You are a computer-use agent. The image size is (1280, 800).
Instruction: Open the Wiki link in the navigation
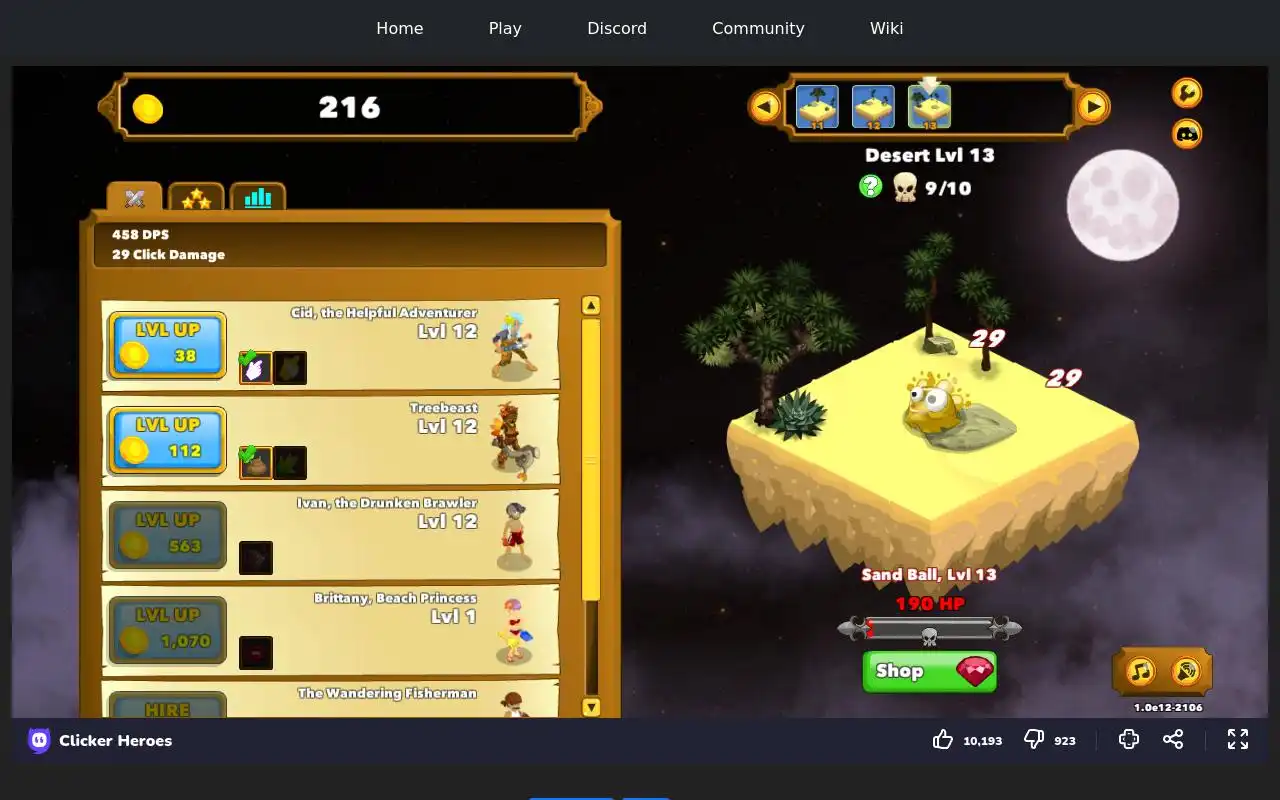click(886, 28)
